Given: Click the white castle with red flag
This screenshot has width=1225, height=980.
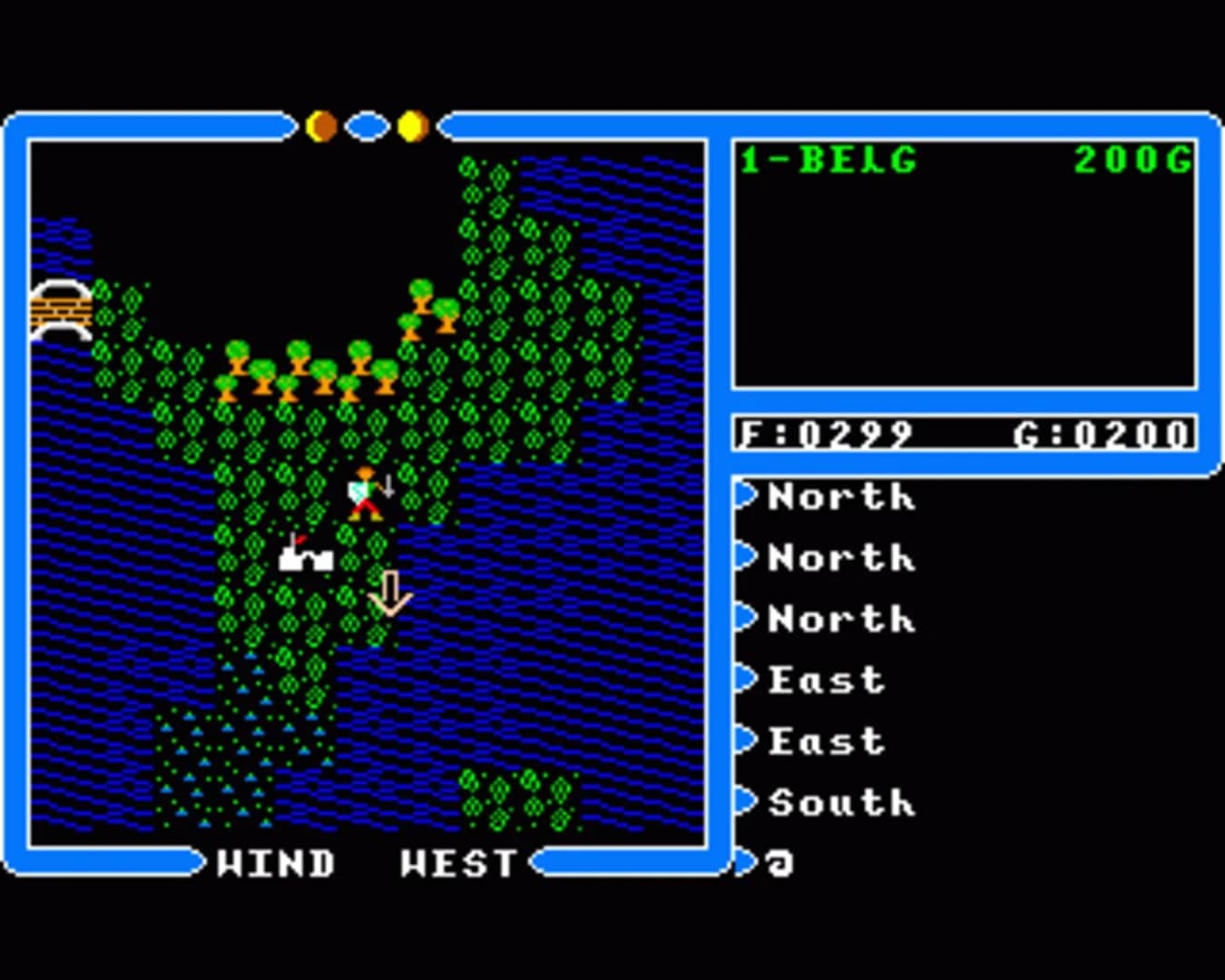Looking at the screenshot, I should (x=306, y=555).
